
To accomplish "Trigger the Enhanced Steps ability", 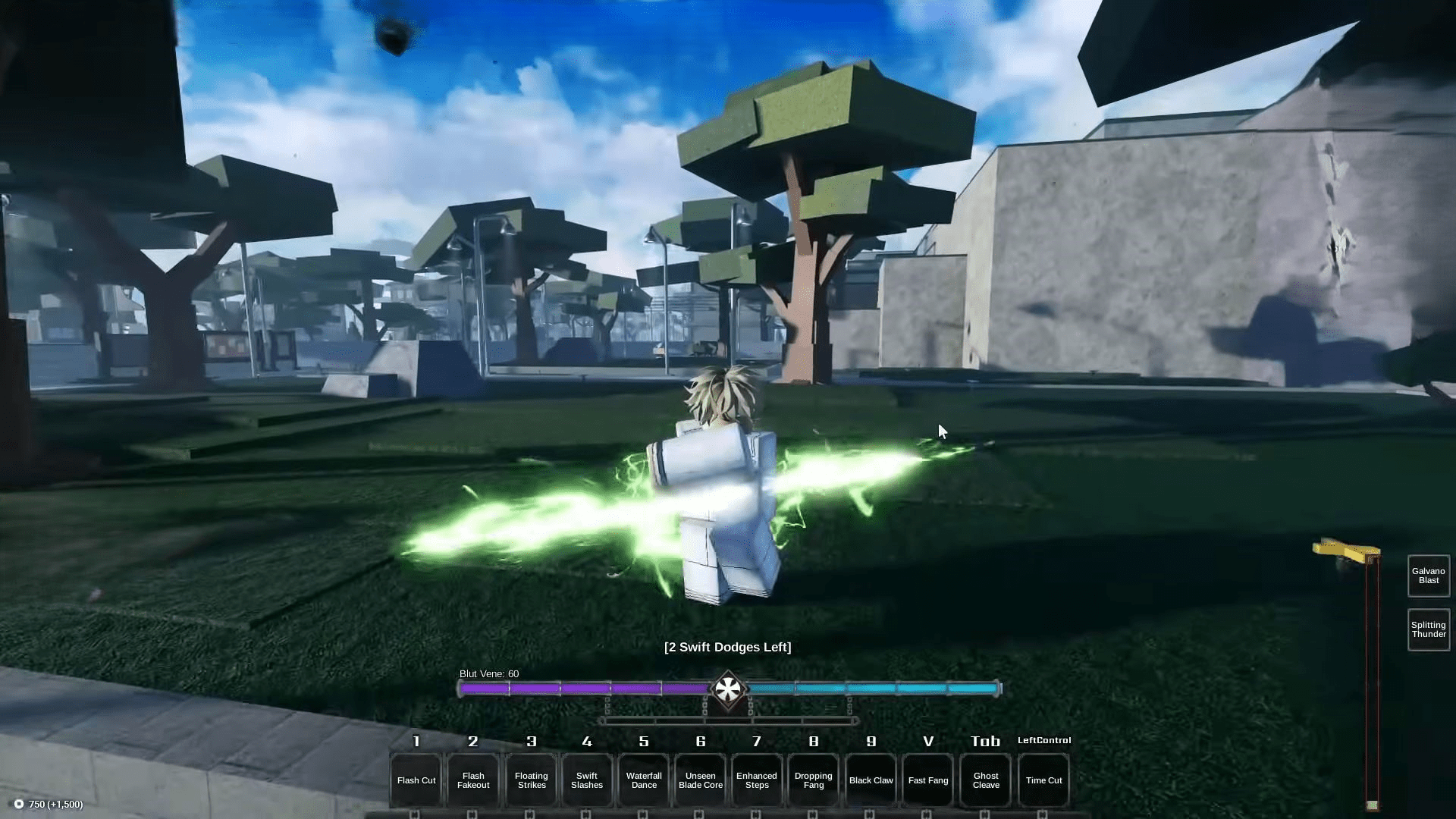I will coord(756,780).
